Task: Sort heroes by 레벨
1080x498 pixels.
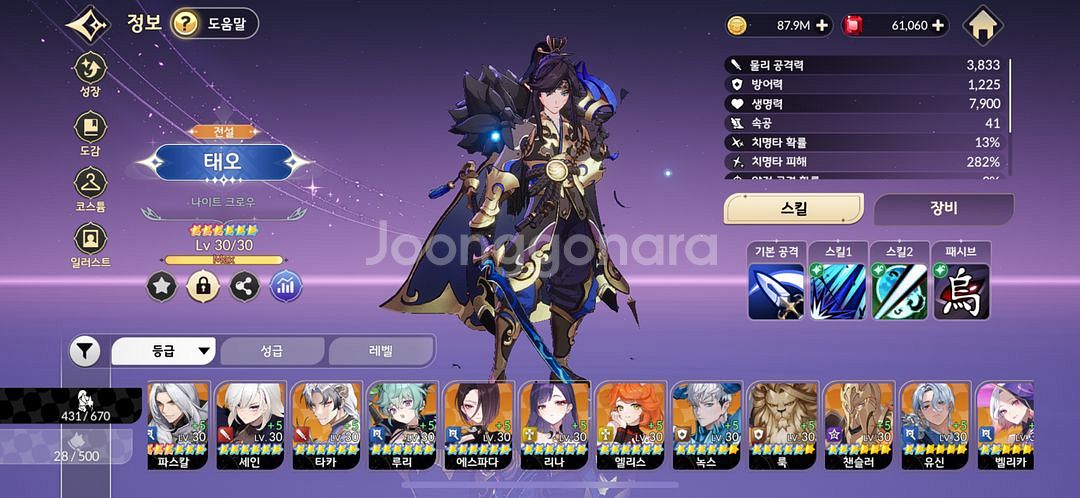Action: click(380, 351)
